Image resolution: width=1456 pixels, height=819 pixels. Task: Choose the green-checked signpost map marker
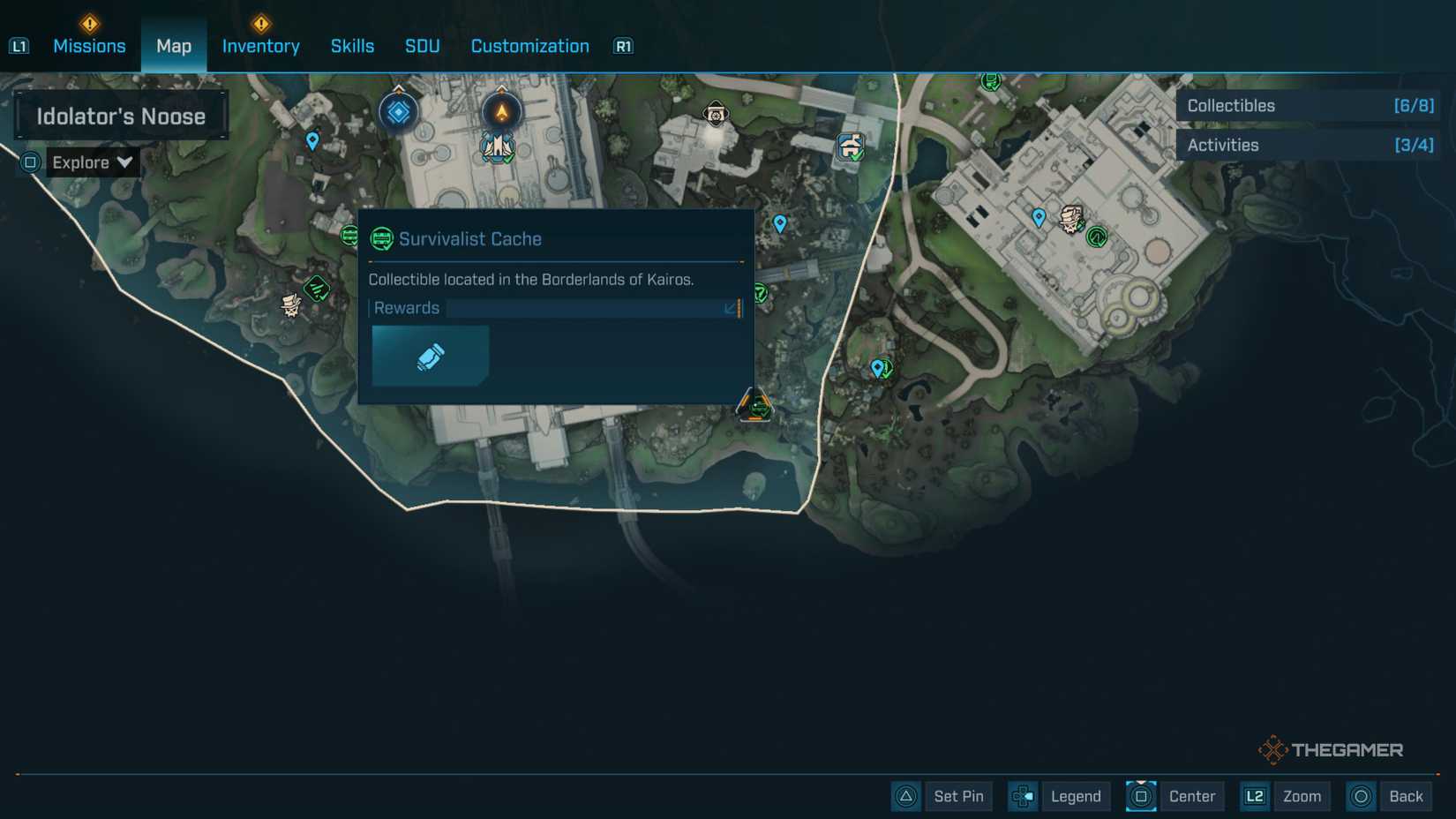pos(851,147)
